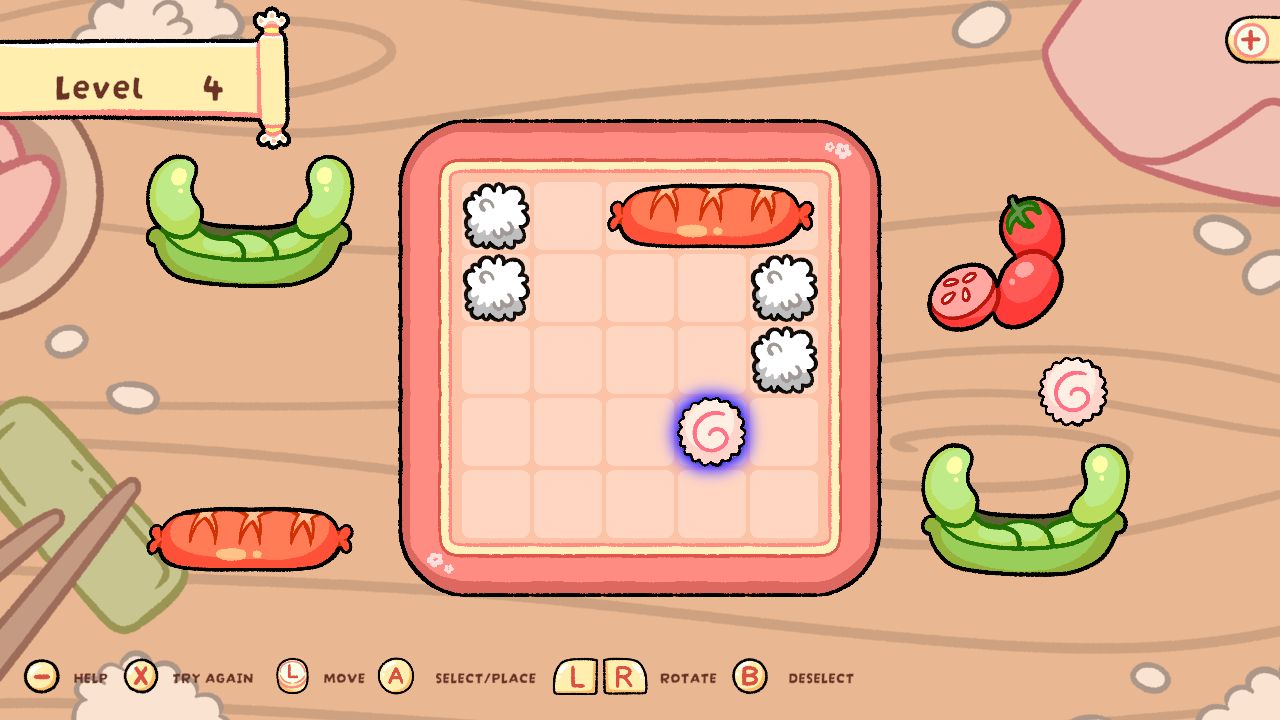
Task: Click the rice puff in the top-left grid cell
Action: (x=496, y=215)
